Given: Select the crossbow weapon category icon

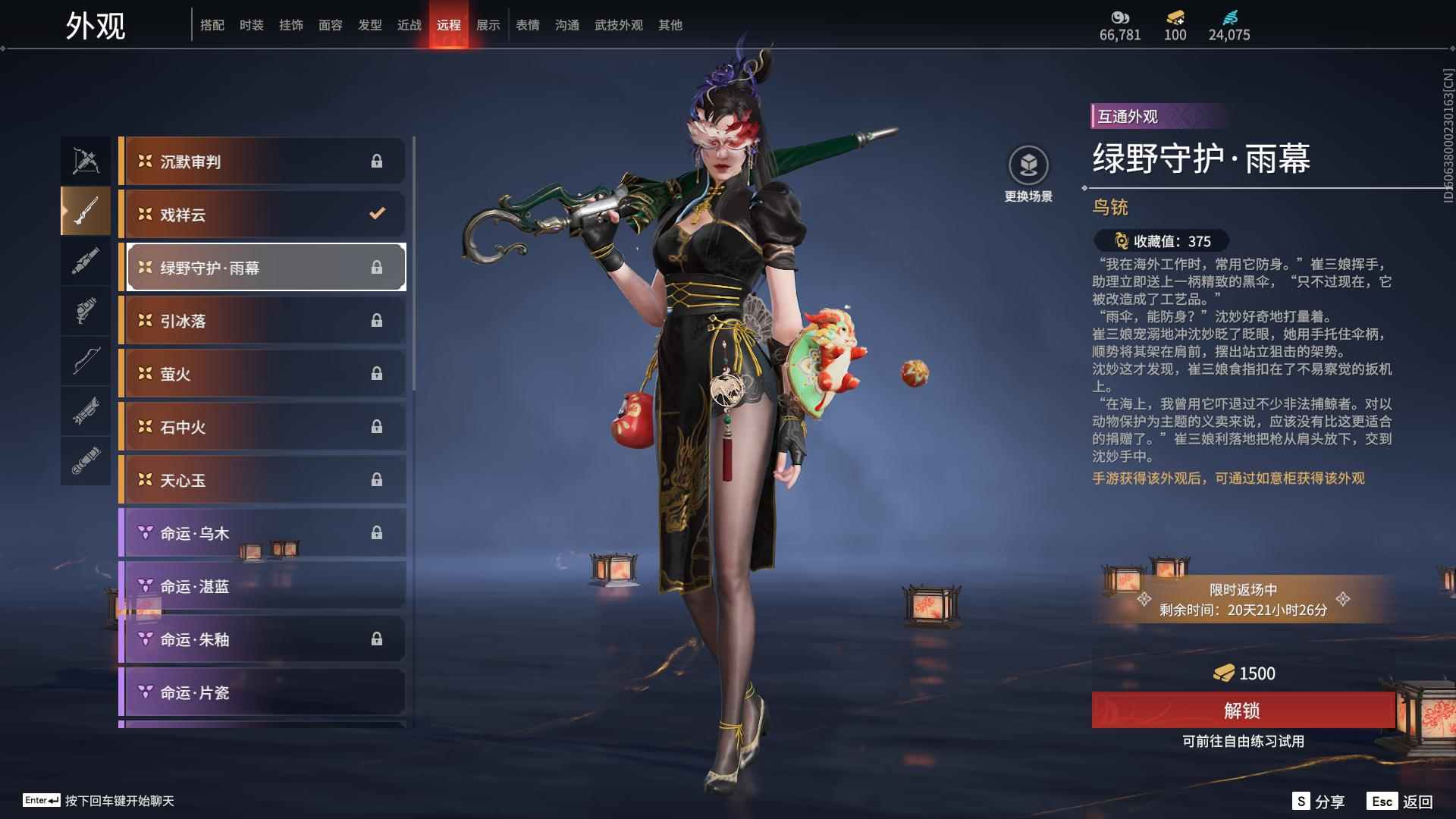Looking at the screenshot, I should (x=86, y=159).
